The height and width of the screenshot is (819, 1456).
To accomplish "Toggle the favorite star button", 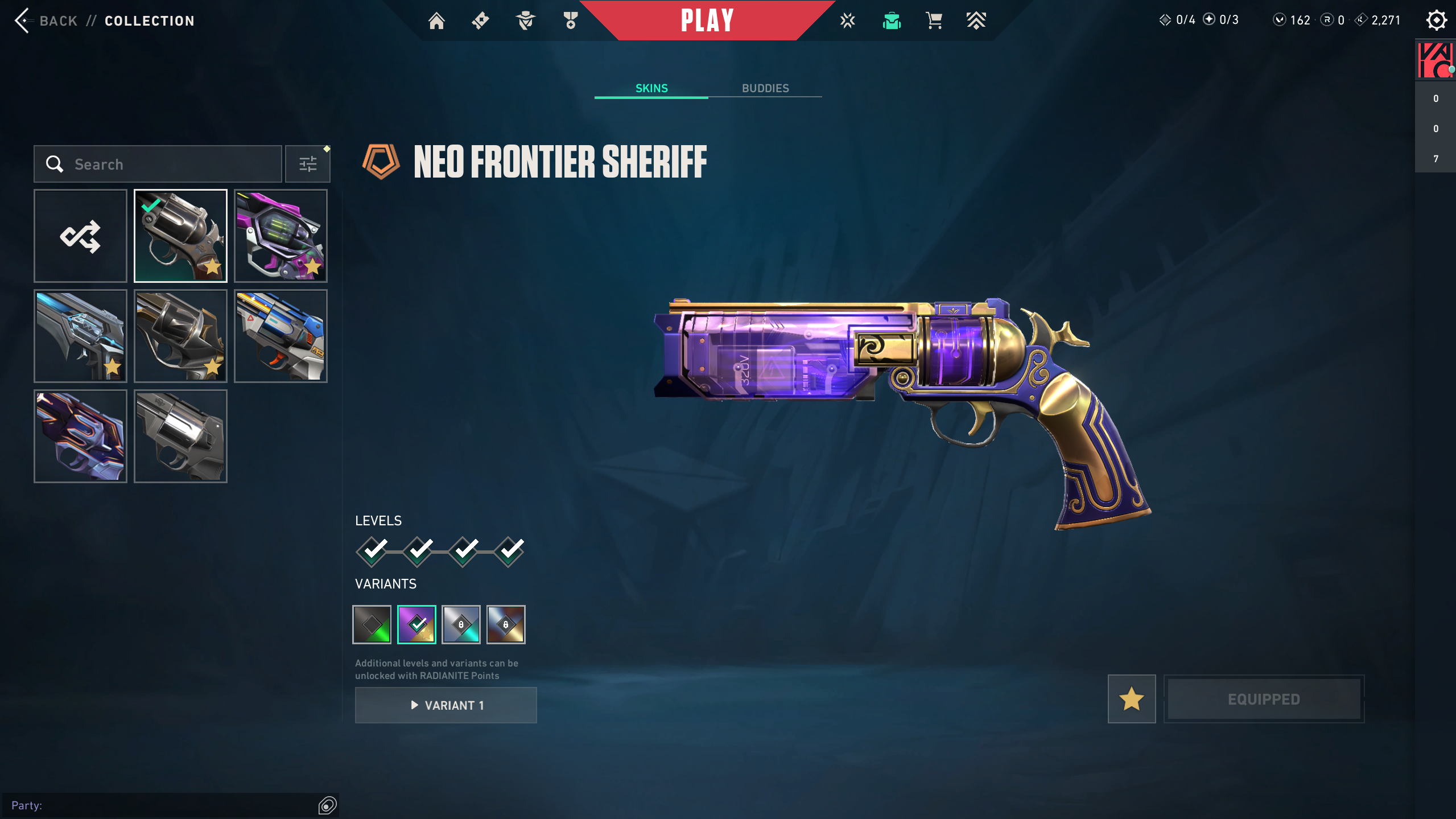I will pyautogui.click(x=1131, y=699).
